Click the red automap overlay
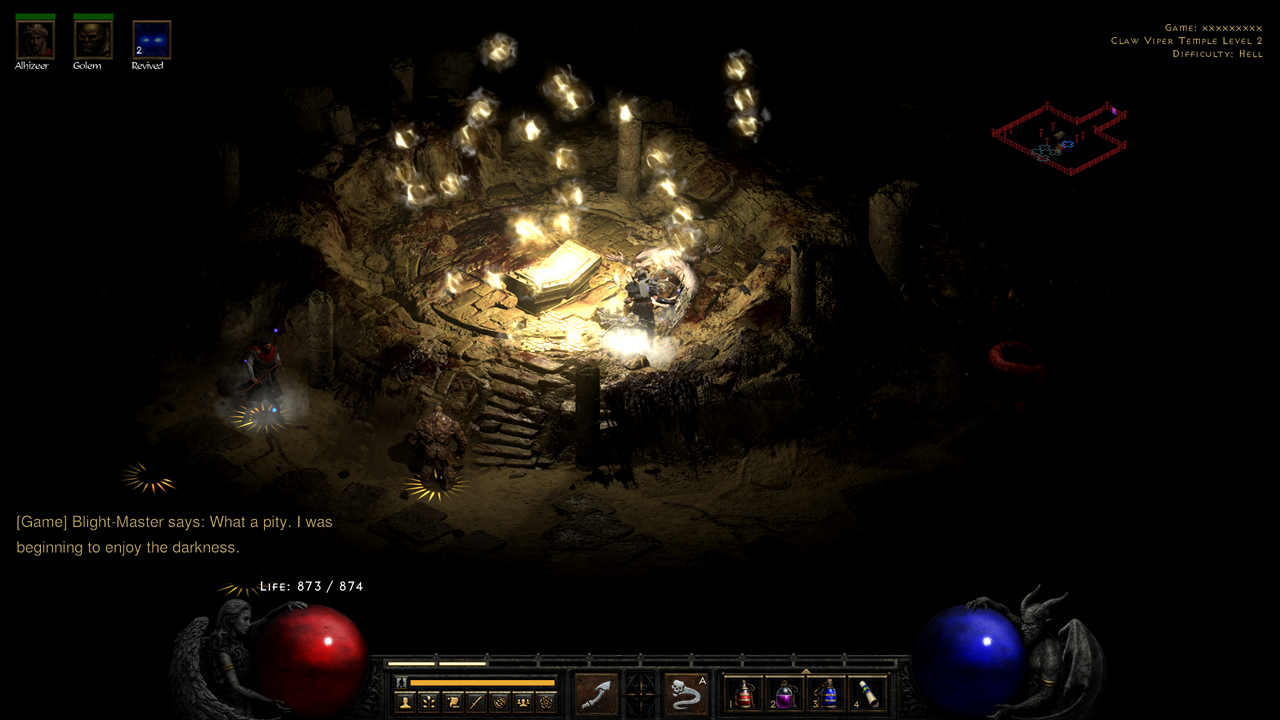The image size is (1280, 720). click(x=1060, y=139)
